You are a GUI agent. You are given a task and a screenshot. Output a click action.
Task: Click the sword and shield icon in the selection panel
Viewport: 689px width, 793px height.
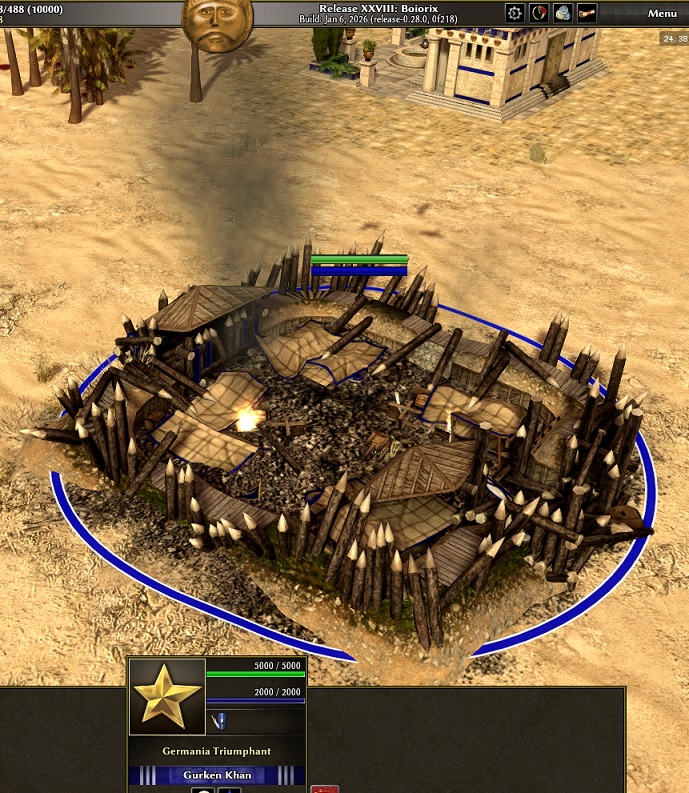[x=220, y=721]
